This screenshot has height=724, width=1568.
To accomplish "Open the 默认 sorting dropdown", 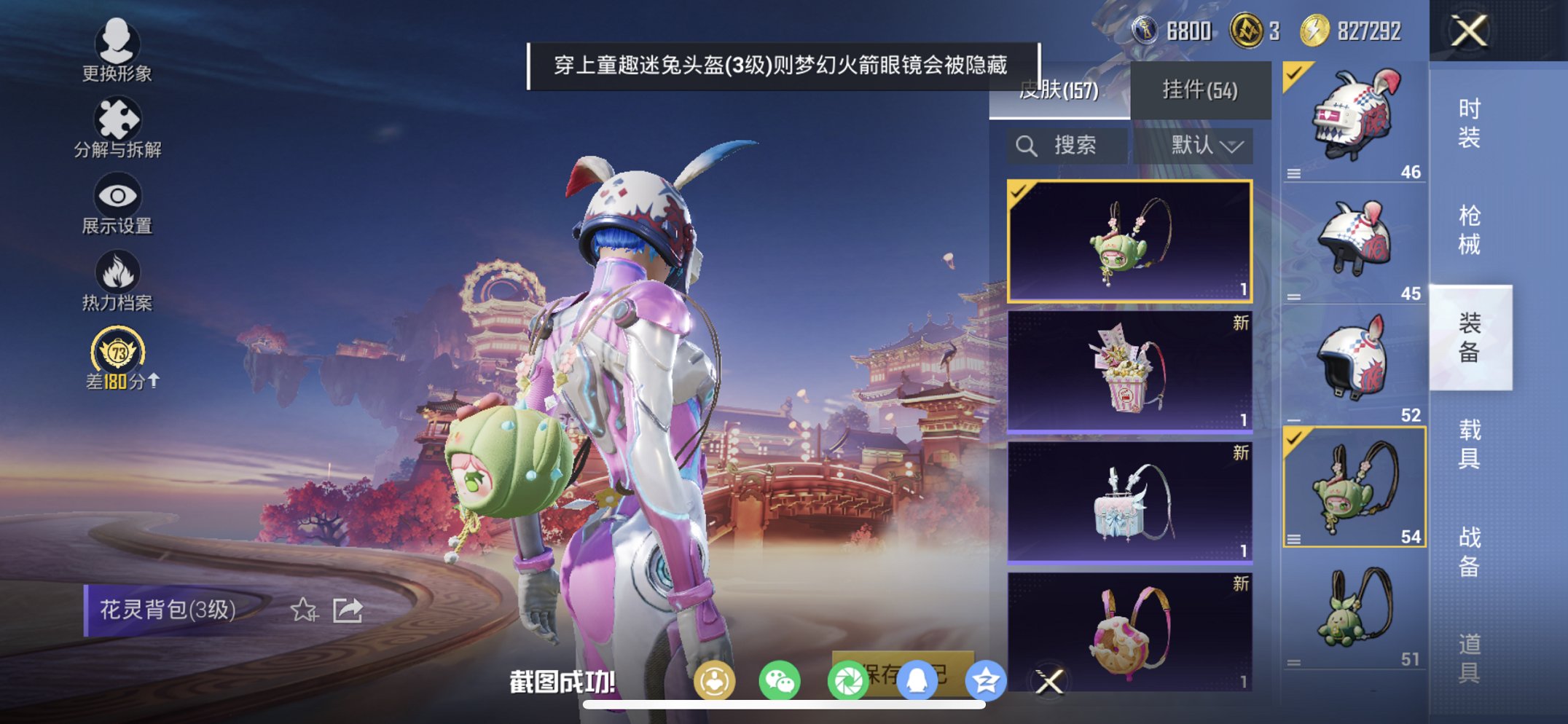I will coord(1207,144).
